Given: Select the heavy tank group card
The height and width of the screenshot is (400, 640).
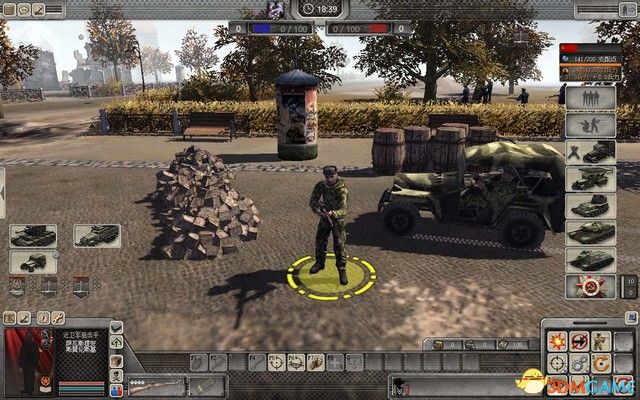Looking at the screenshot, I should [x=33, y=236].
